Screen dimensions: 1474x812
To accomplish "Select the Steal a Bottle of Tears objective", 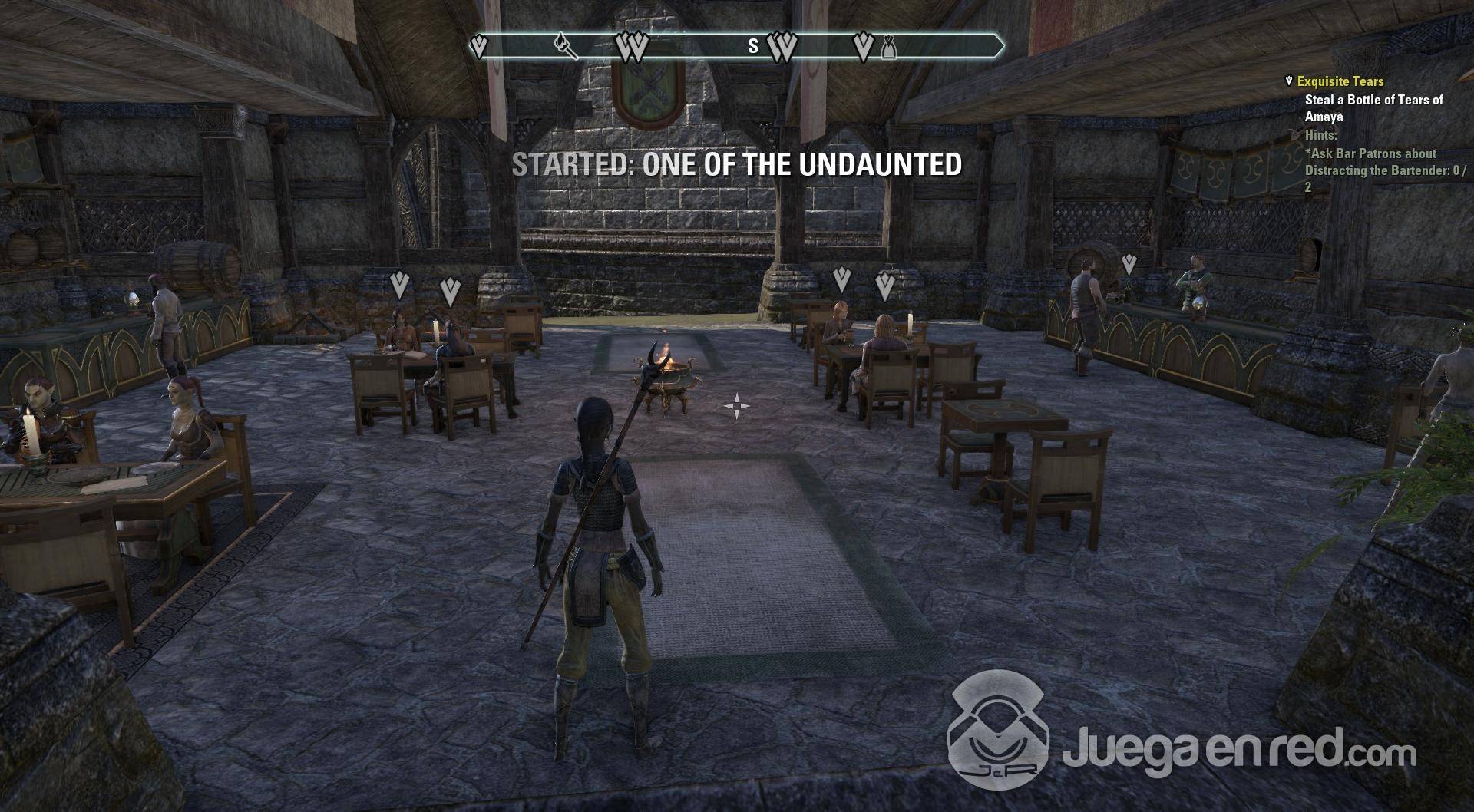I will pos(1373,108).
